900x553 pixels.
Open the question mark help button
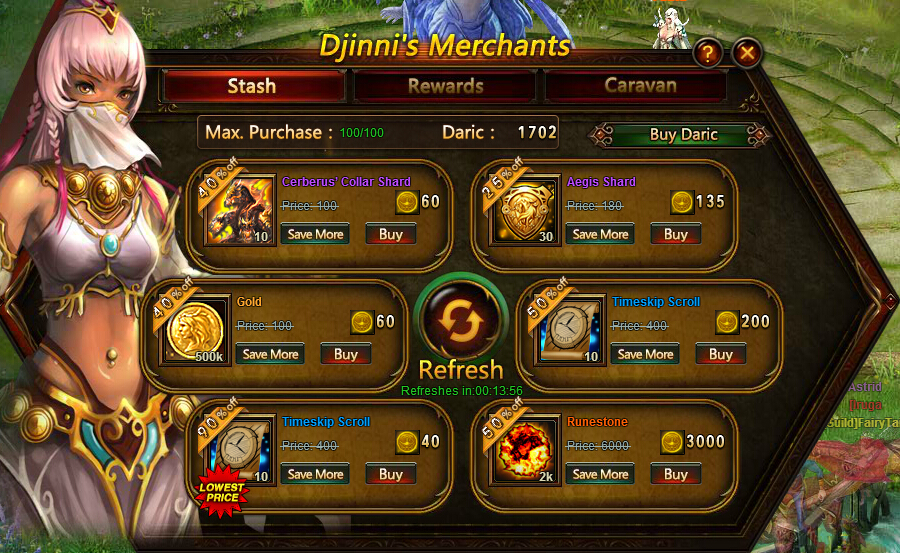[707, 53]
